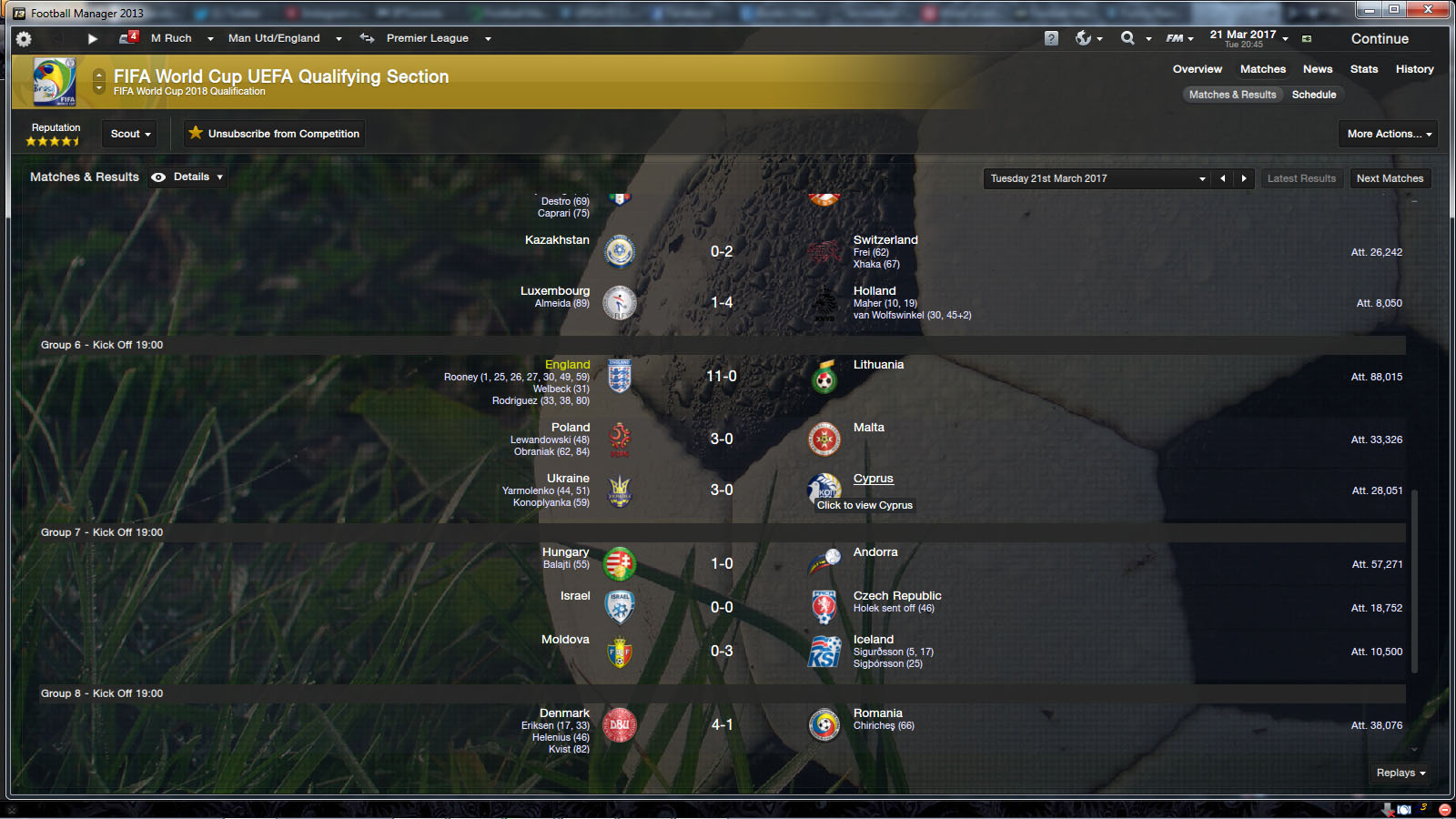
Task: Open the Stats tab
Action: pos(1363,69)
